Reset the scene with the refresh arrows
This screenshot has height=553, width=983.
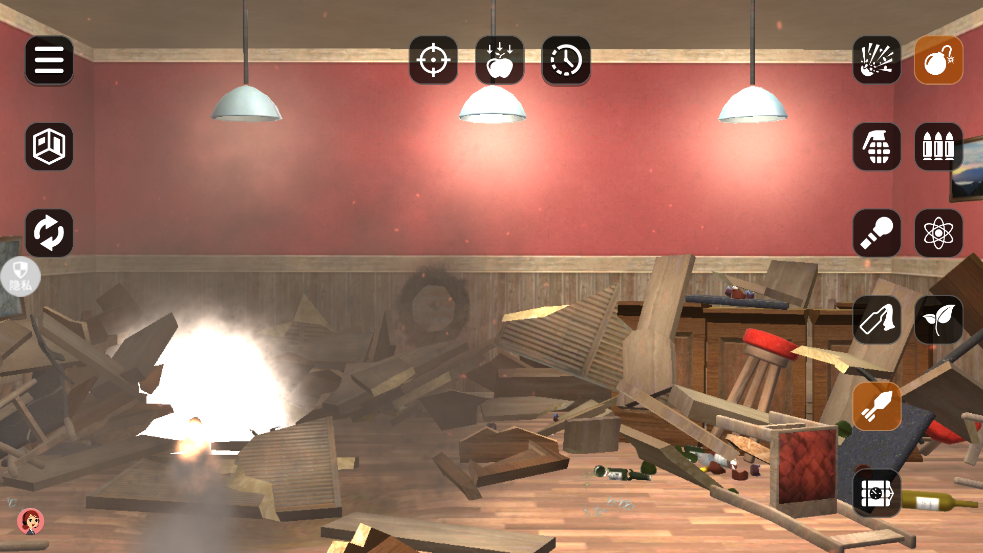point(49,233)
